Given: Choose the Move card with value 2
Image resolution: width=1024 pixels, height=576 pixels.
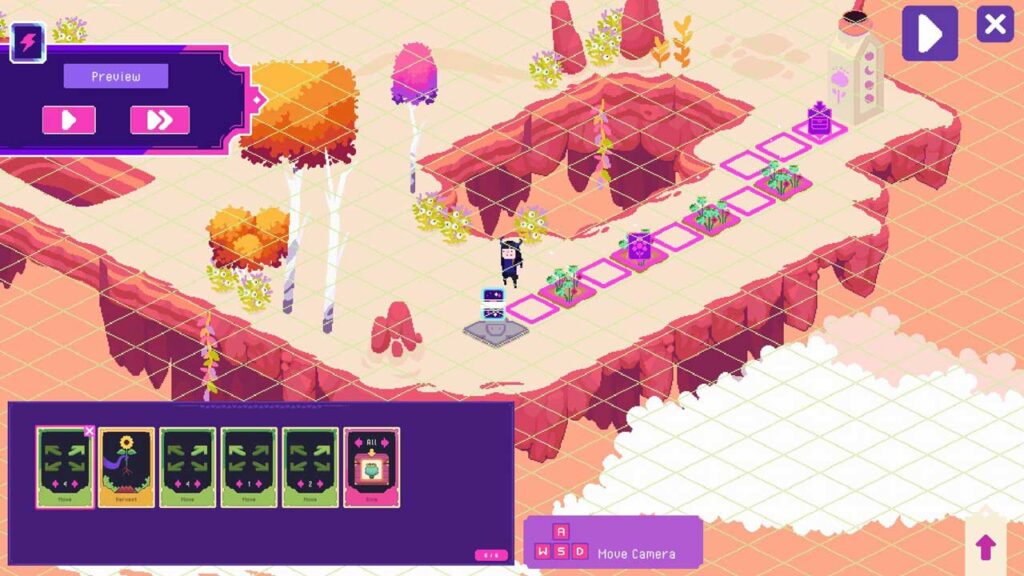Looking at the screenshot, I should coord(310,467).
